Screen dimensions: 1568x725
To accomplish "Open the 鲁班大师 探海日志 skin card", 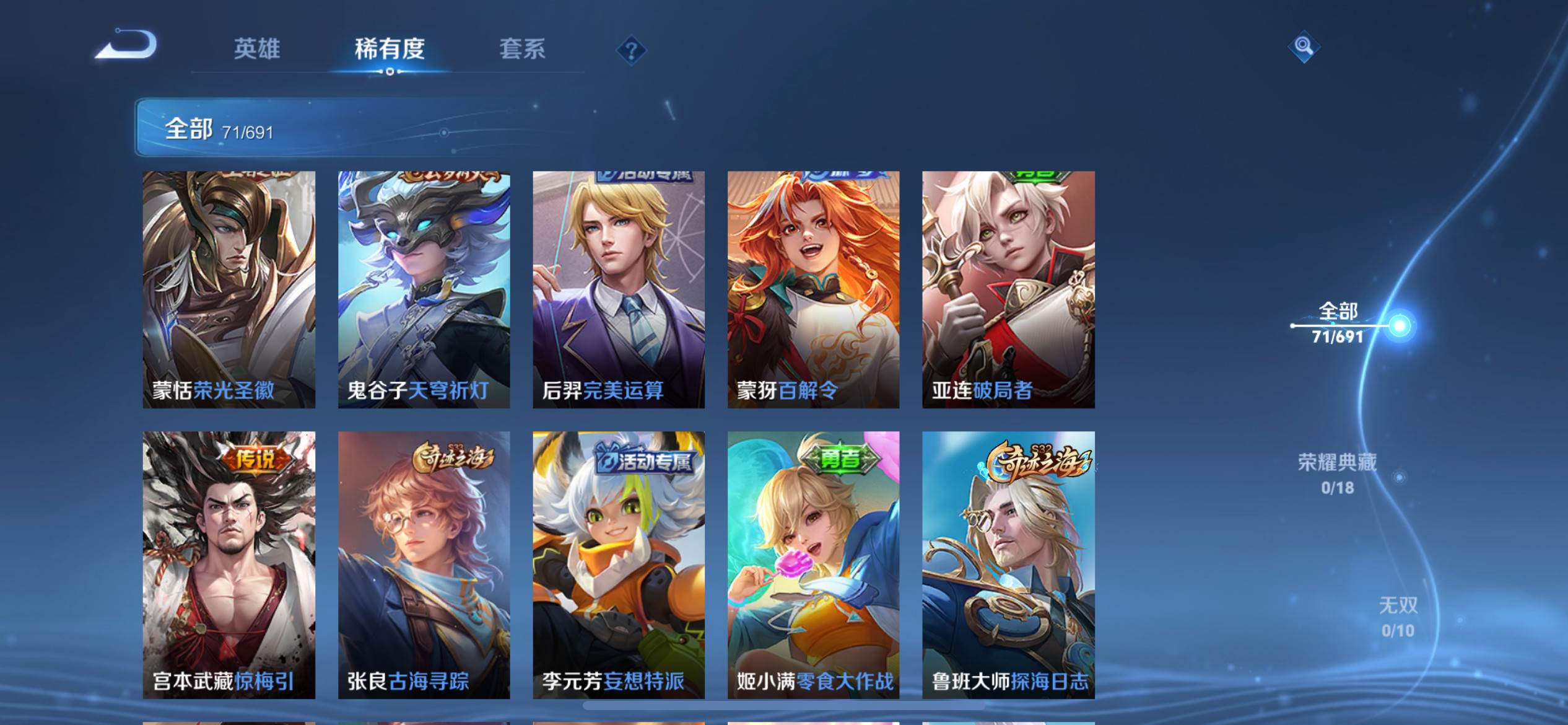I will click(x=1008, y=565).
